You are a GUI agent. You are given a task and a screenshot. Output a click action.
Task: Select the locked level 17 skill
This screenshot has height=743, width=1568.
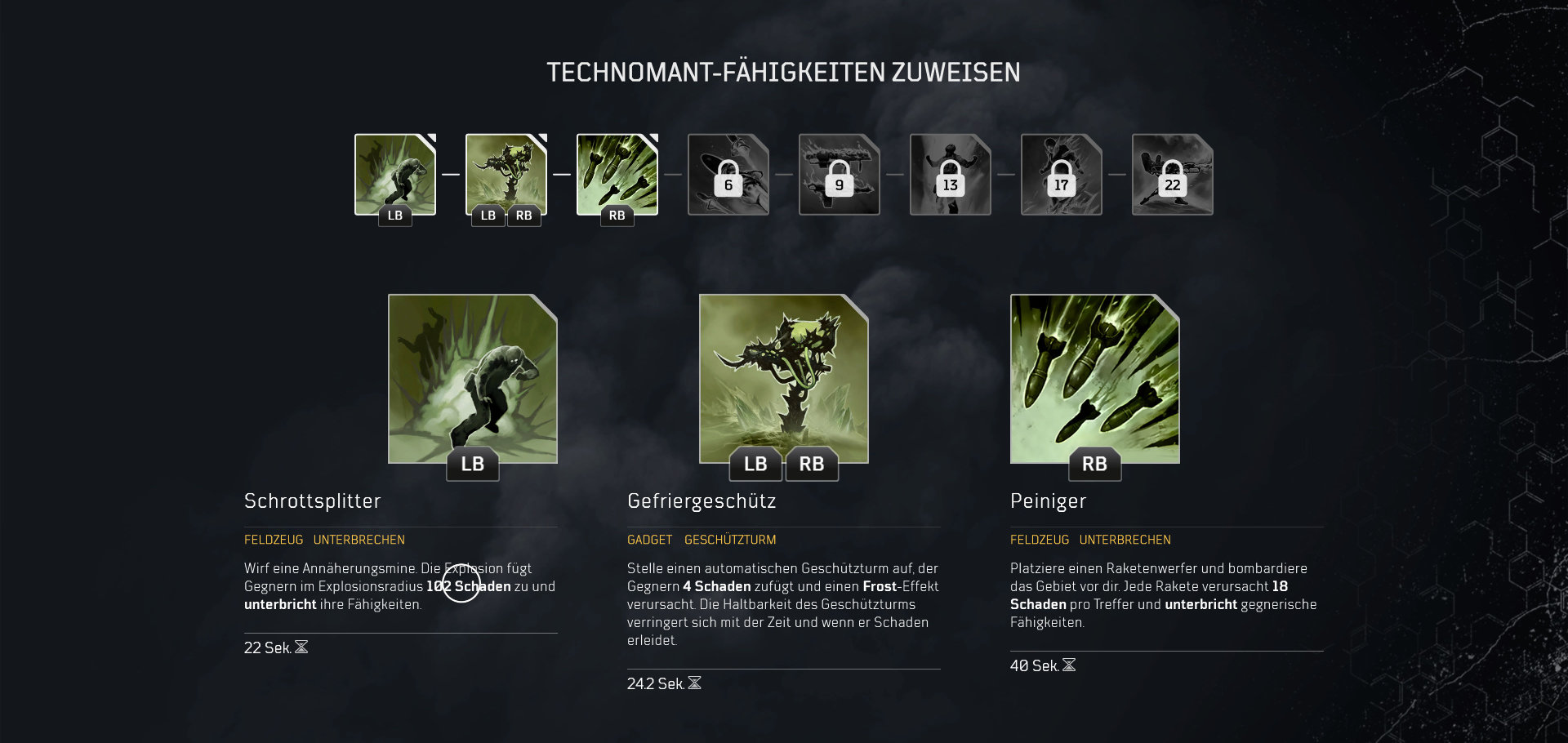(x=1062, y=174)
